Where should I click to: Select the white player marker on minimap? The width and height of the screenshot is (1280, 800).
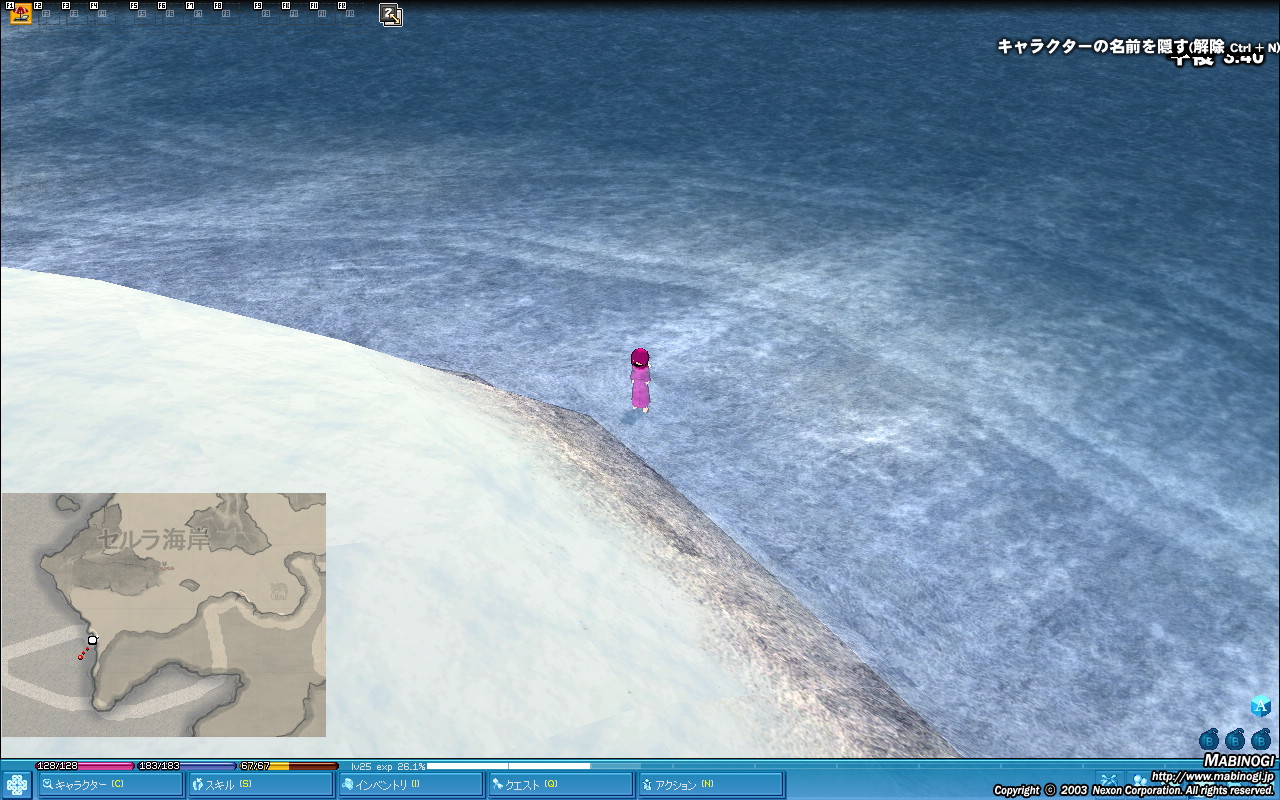point(92,640)
